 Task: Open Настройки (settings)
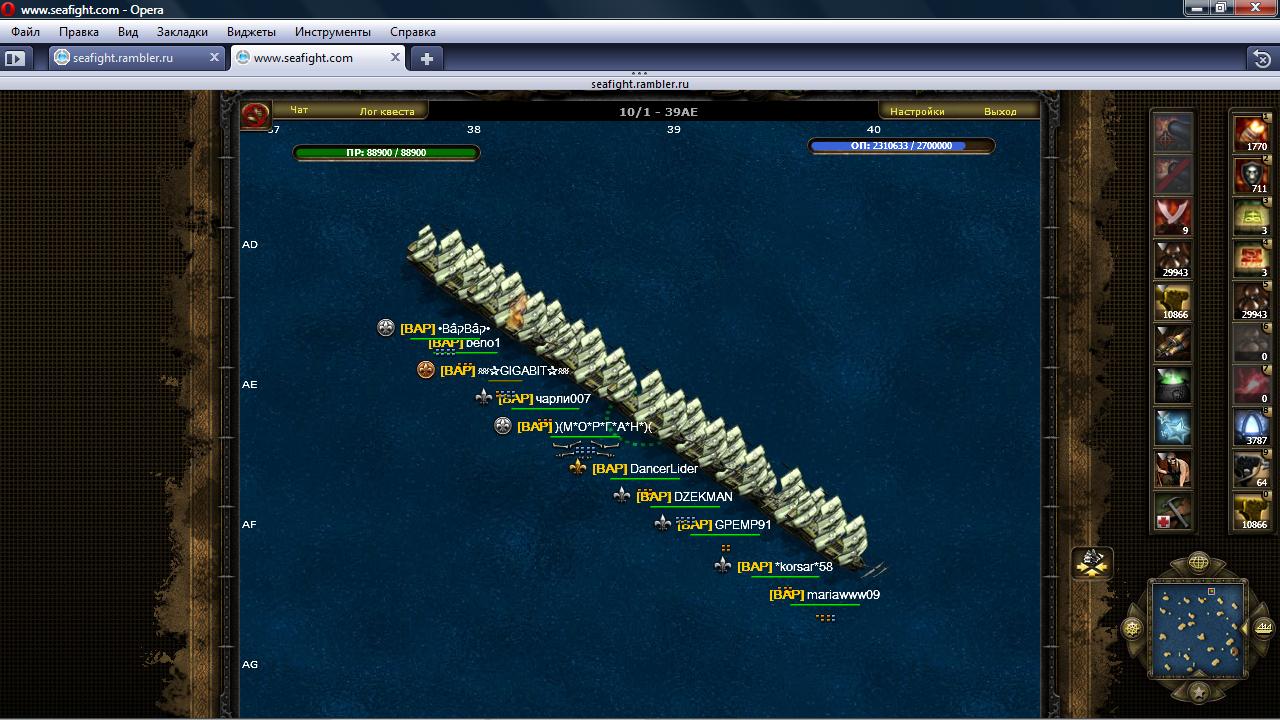coord(917,111)
